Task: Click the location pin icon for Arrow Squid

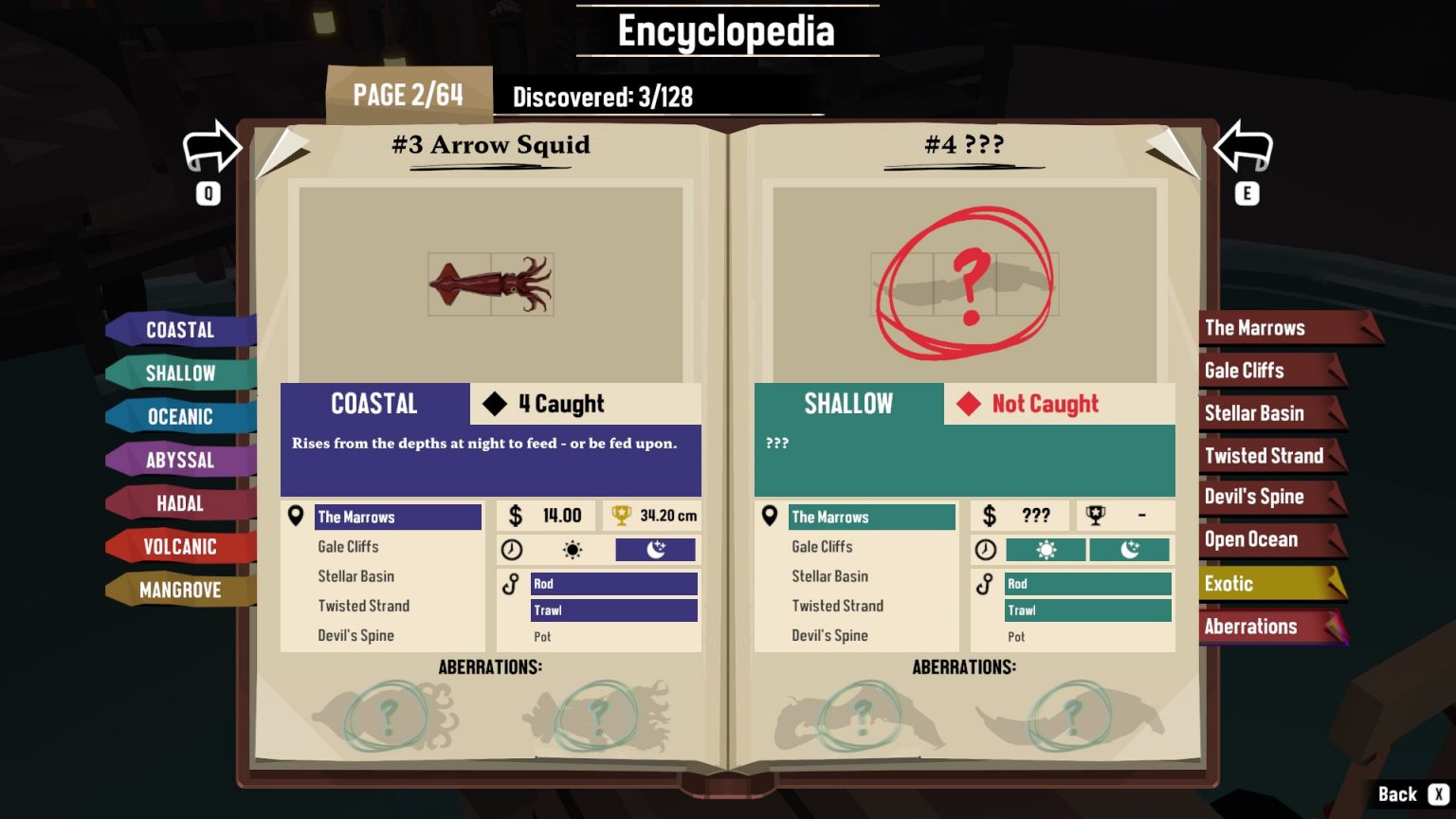Action: tap(297, 517)
